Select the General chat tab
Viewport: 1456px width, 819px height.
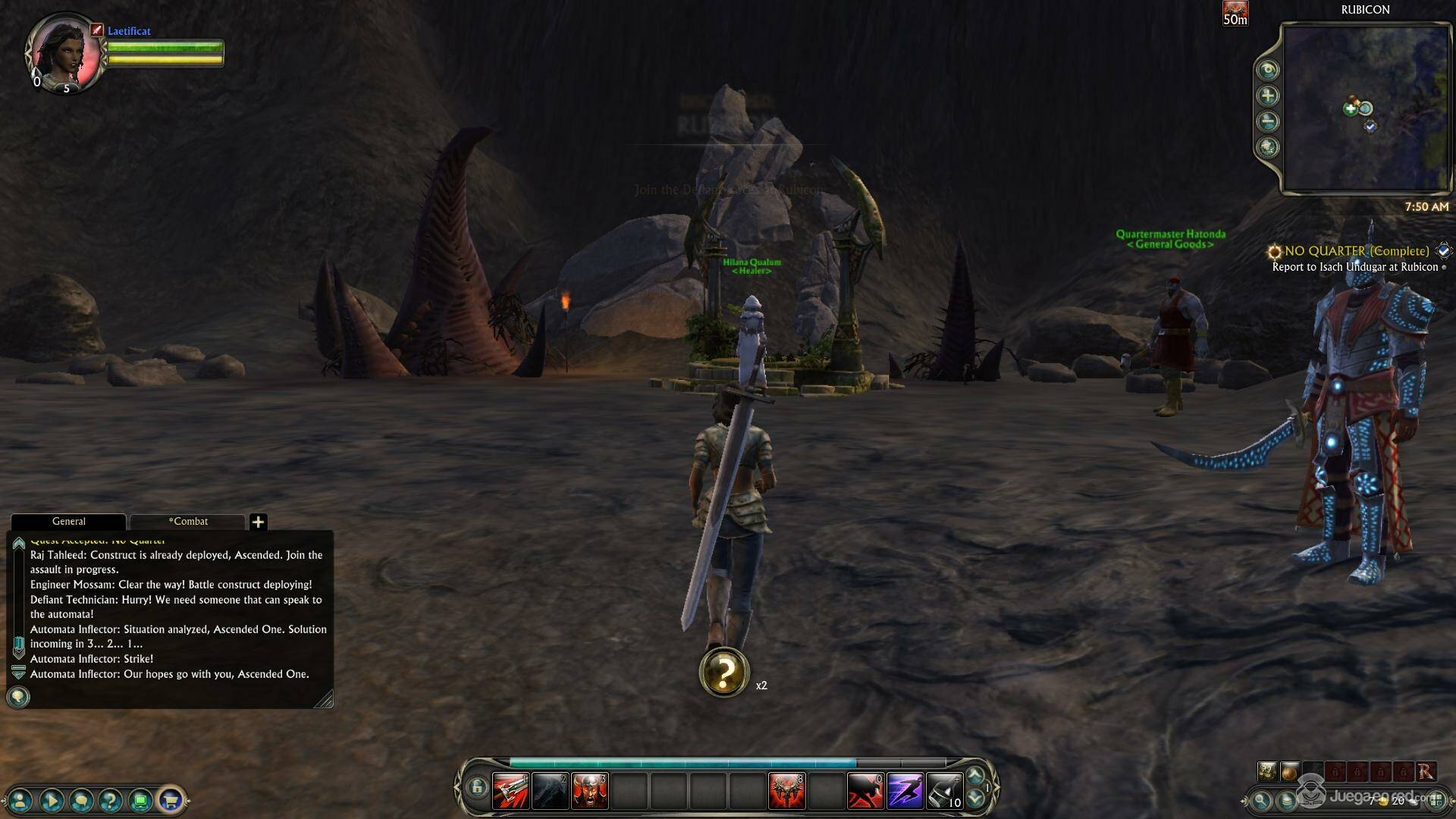pos(68,521)
